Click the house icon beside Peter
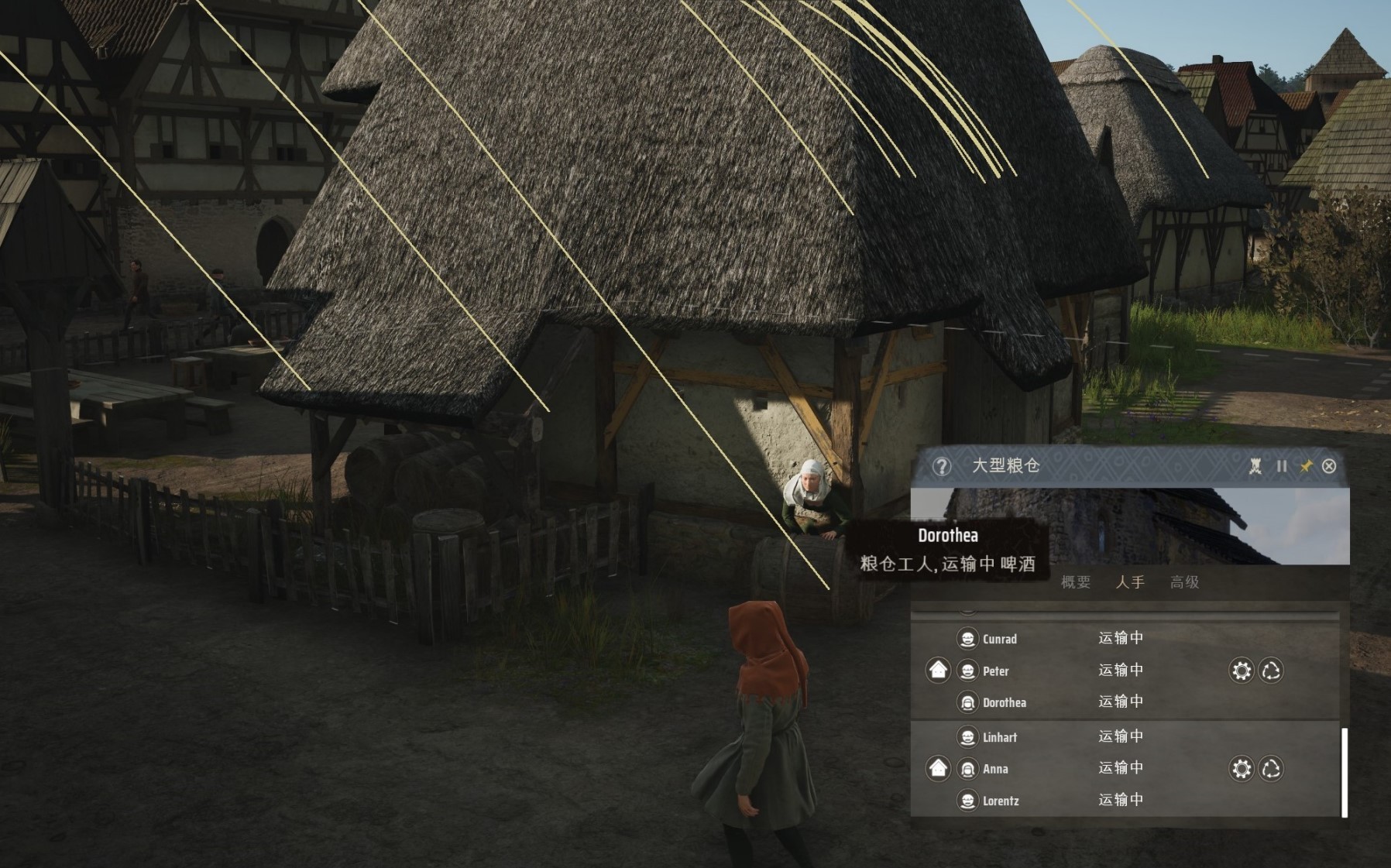 coord(939,670)
